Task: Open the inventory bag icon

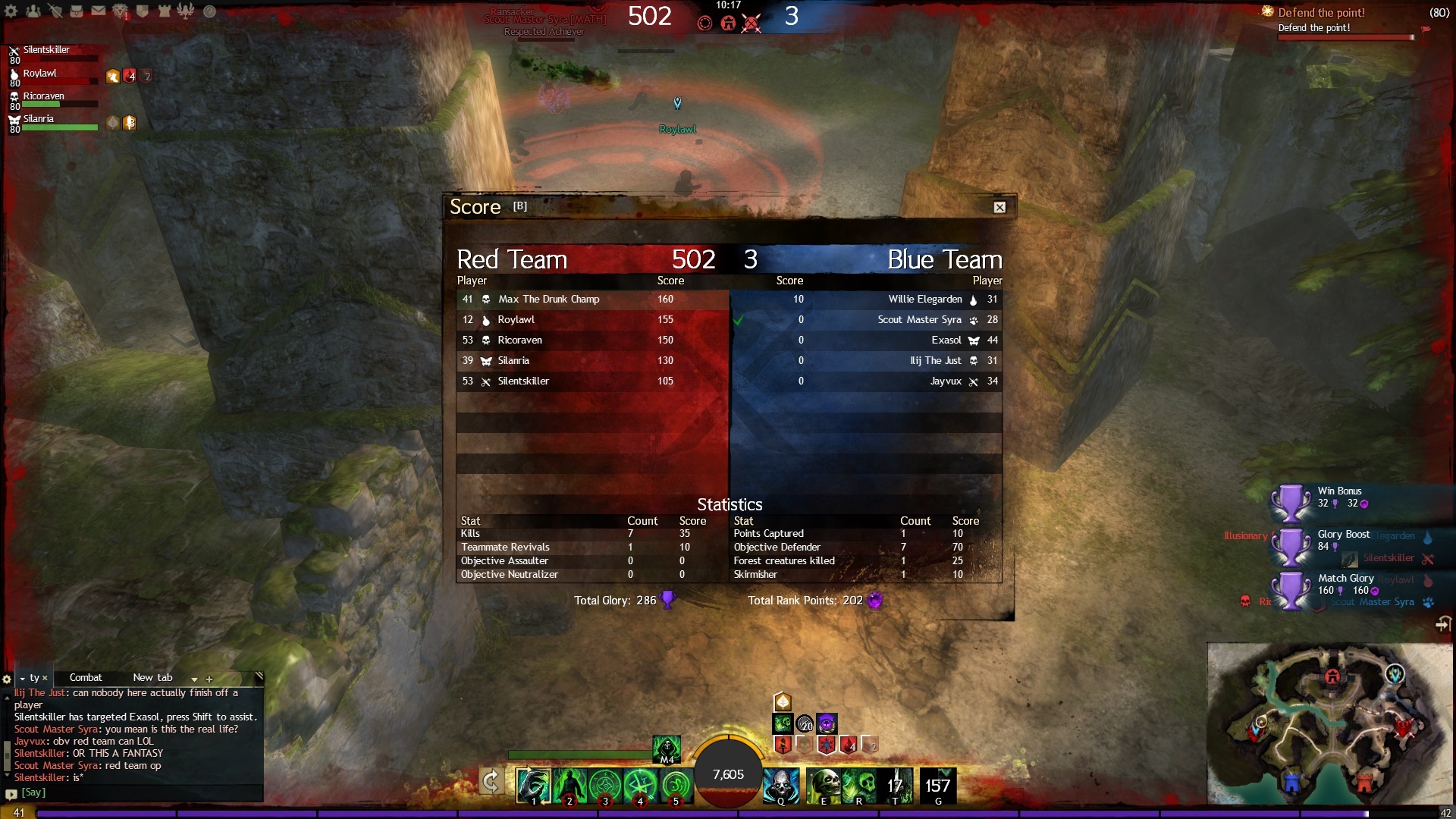Action: coord(77,11)
